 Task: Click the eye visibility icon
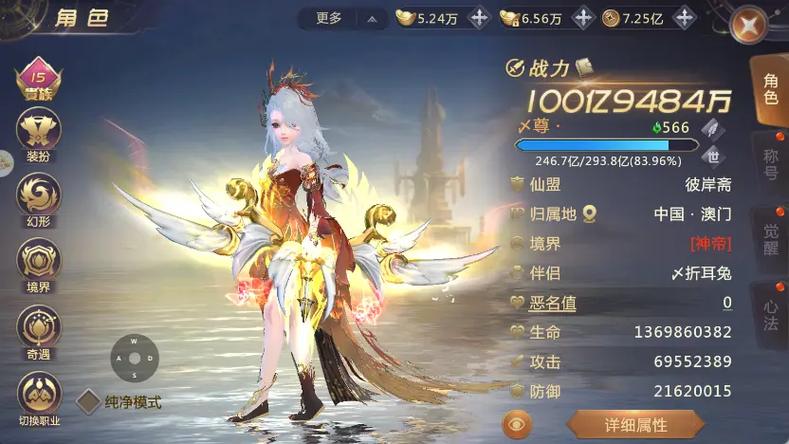coord(517,425)
